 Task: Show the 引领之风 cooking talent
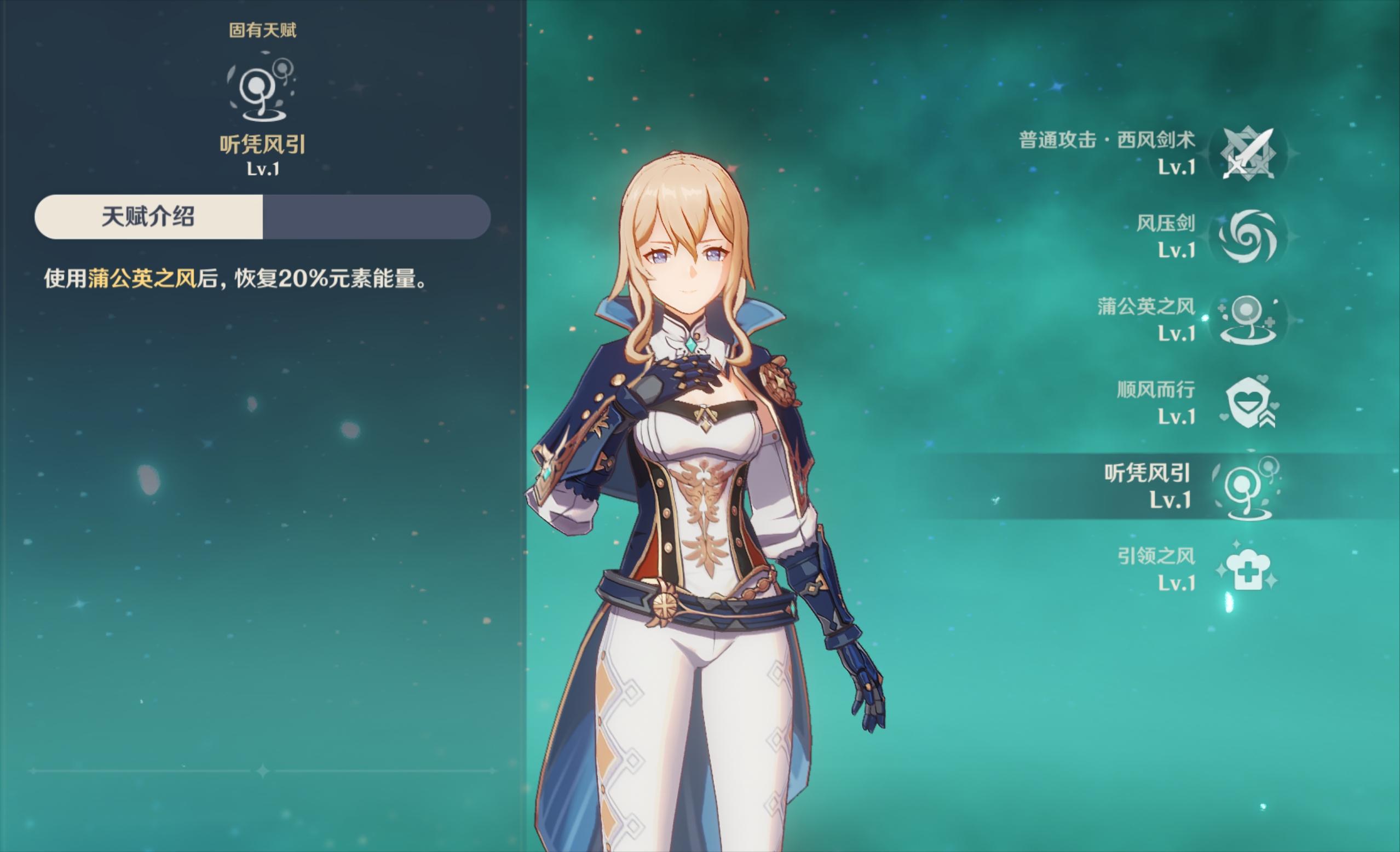tap(1248, 569)
